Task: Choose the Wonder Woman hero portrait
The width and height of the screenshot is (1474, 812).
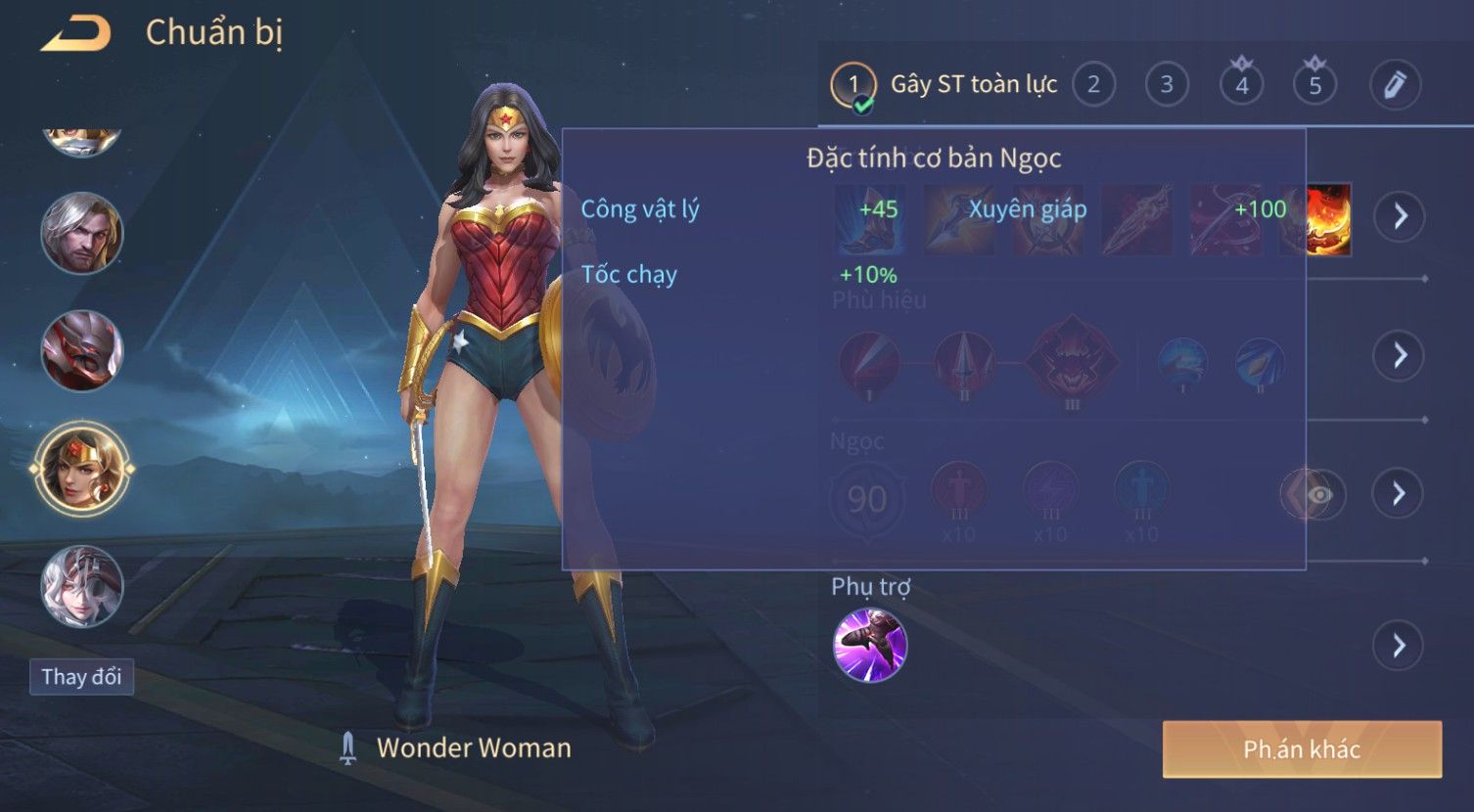Action: click(82, 470)
